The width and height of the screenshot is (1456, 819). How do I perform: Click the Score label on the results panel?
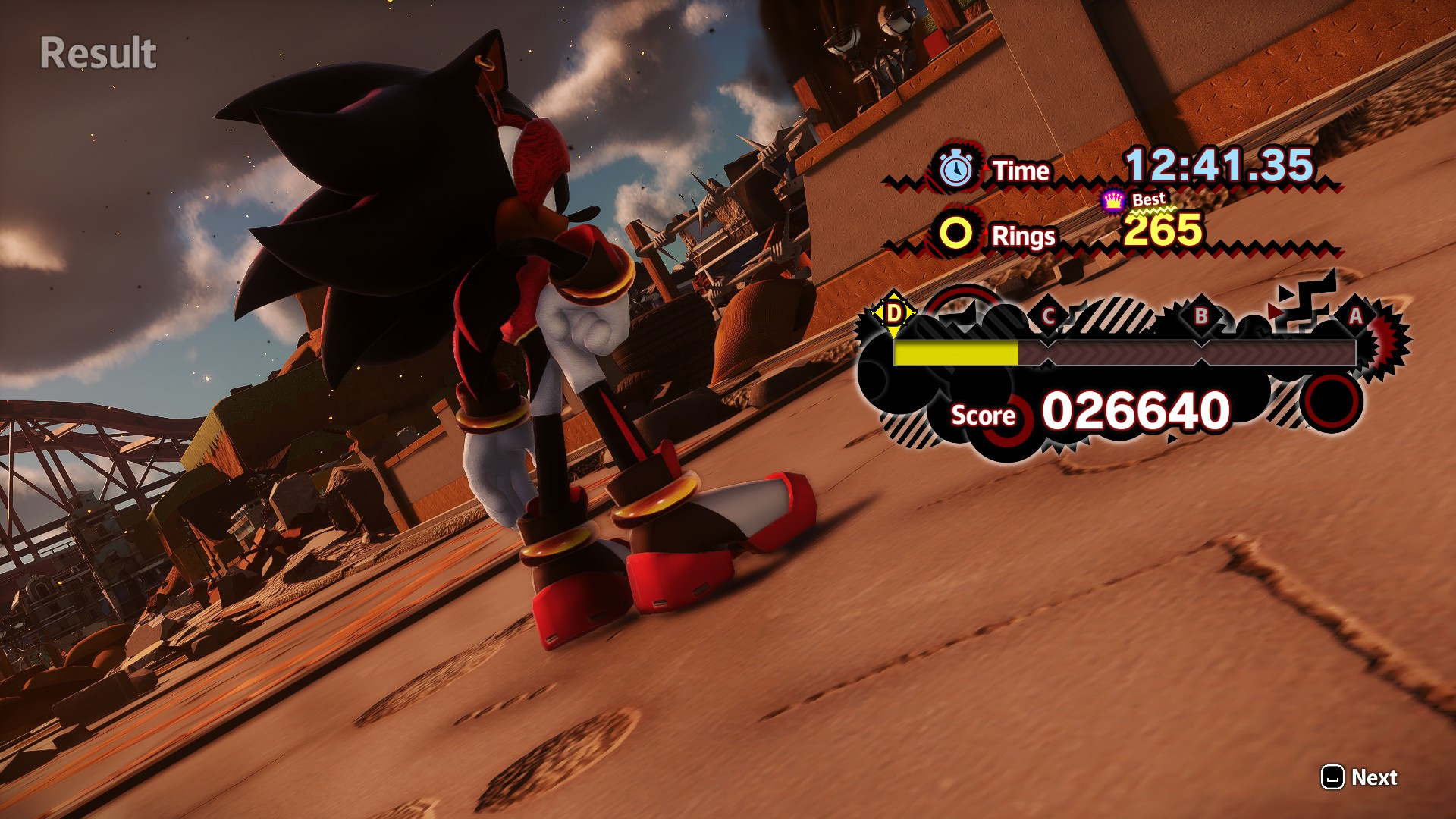(x=984, y=416)
